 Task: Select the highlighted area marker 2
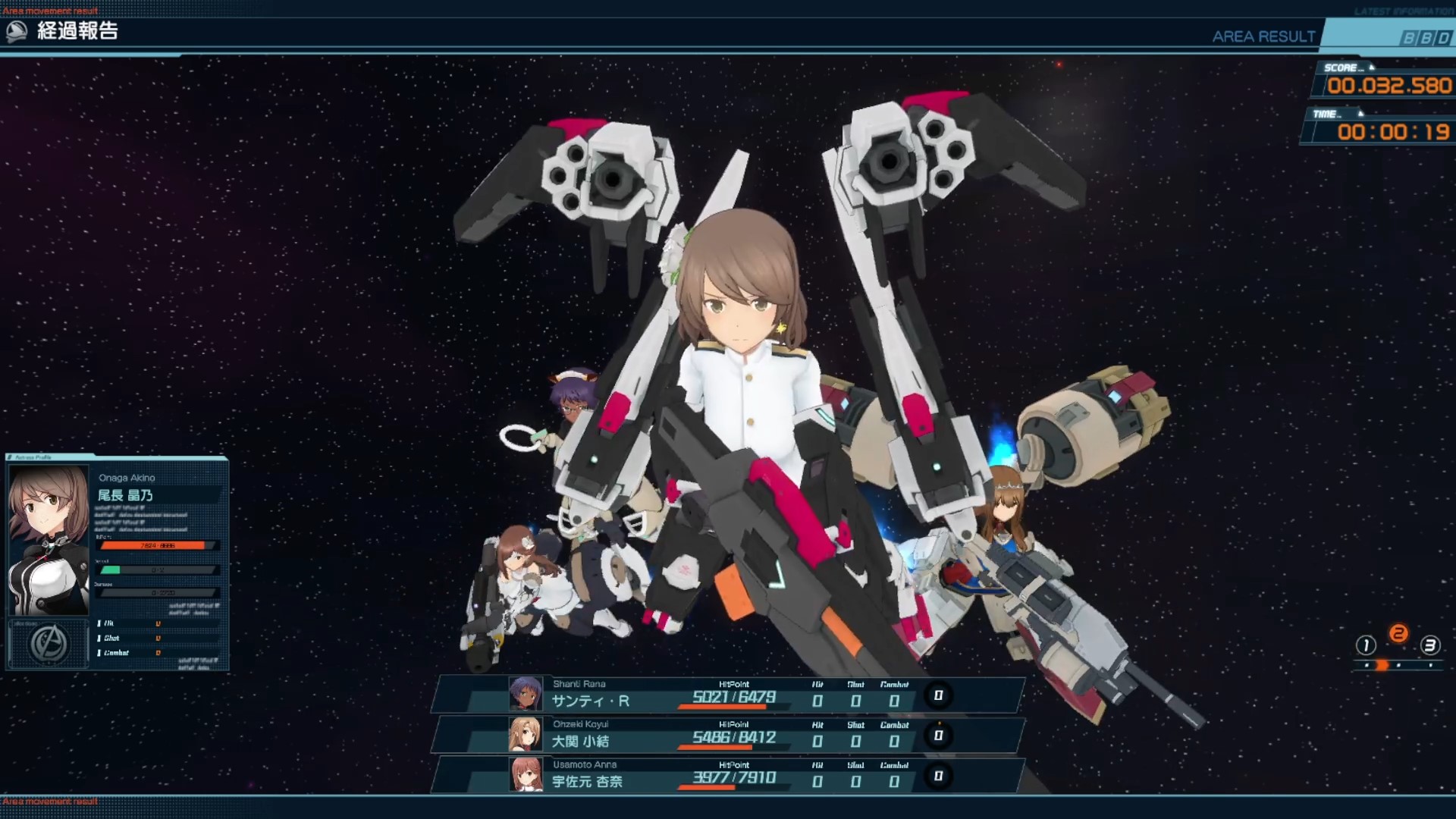click(x=1398, y=633)
